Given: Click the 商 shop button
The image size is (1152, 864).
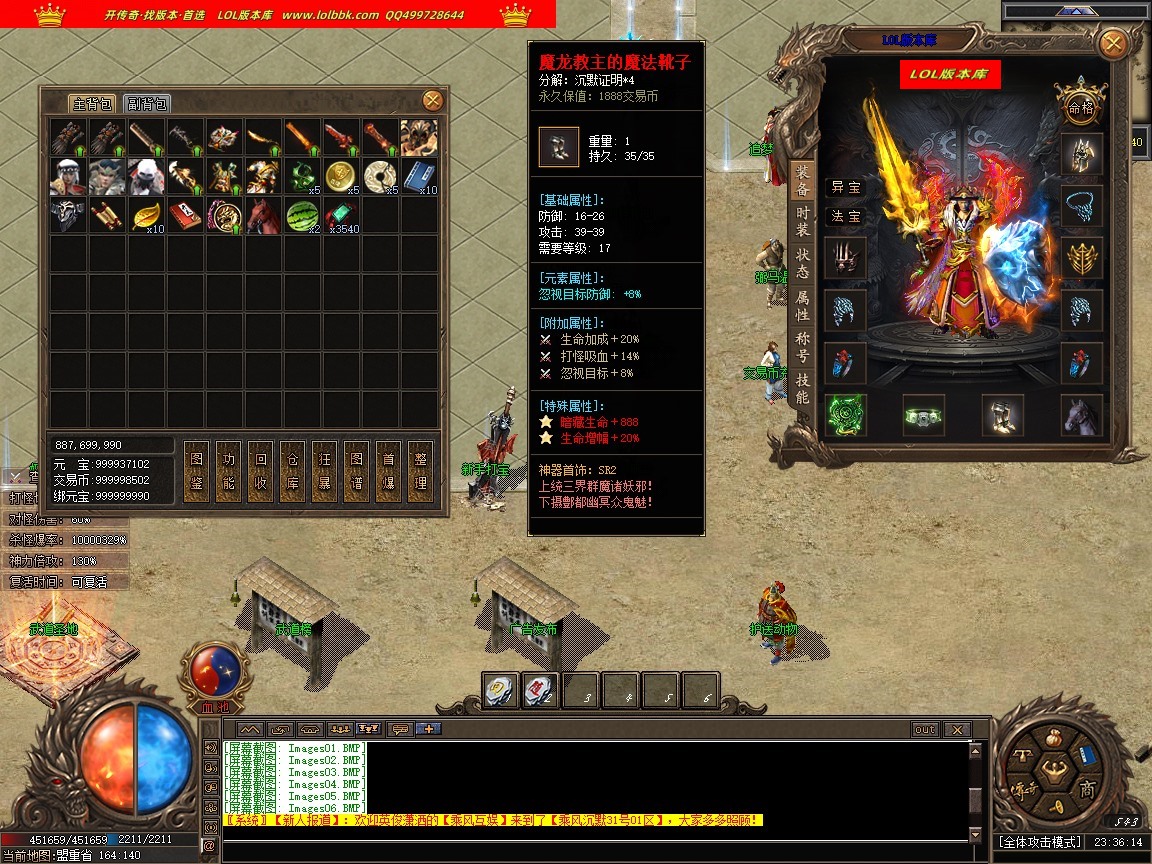Looking at the screenshot, I should click(x=1086, y=789).
